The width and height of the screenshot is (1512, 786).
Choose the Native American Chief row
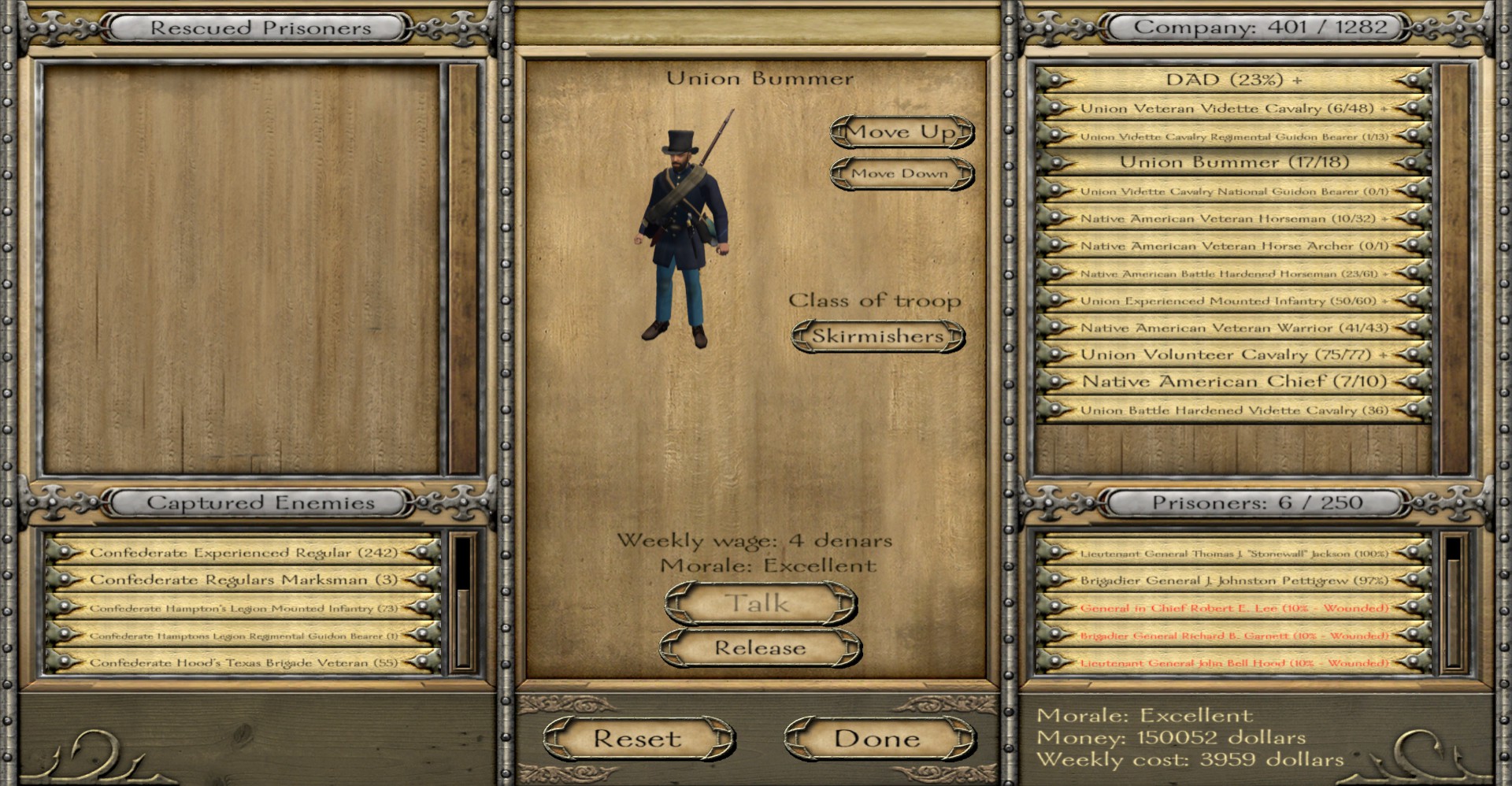[x=1233, y=382]
